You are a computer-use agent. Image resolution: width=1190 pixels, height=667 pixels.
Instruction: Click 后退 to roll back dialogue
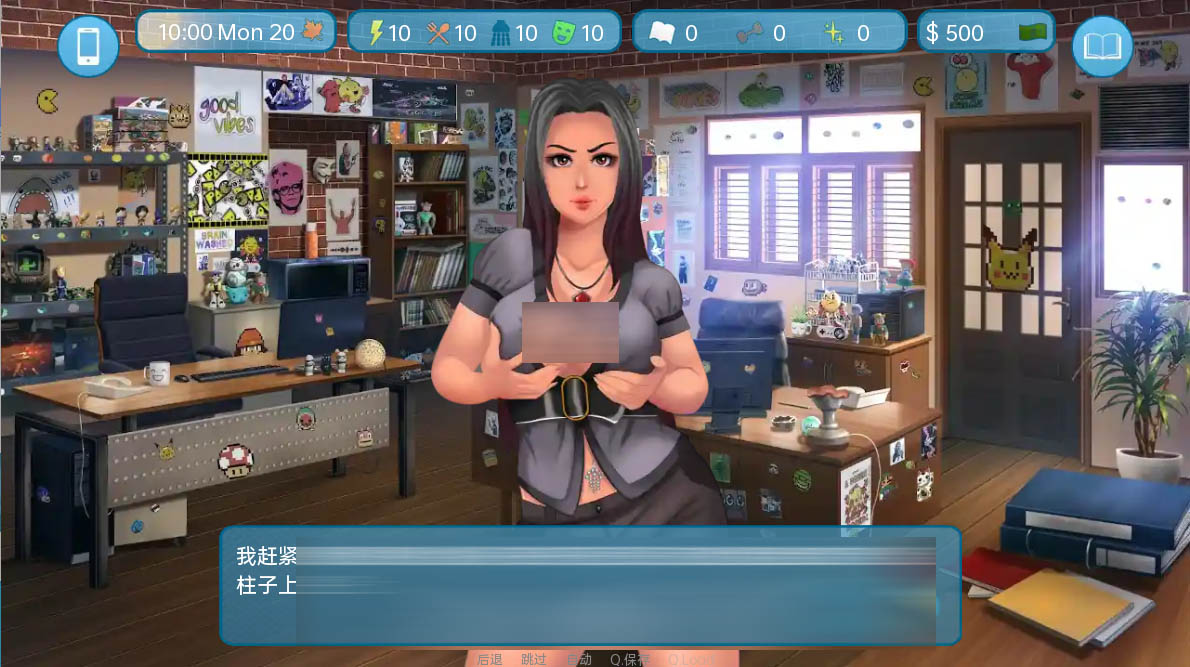coord(490,659)
